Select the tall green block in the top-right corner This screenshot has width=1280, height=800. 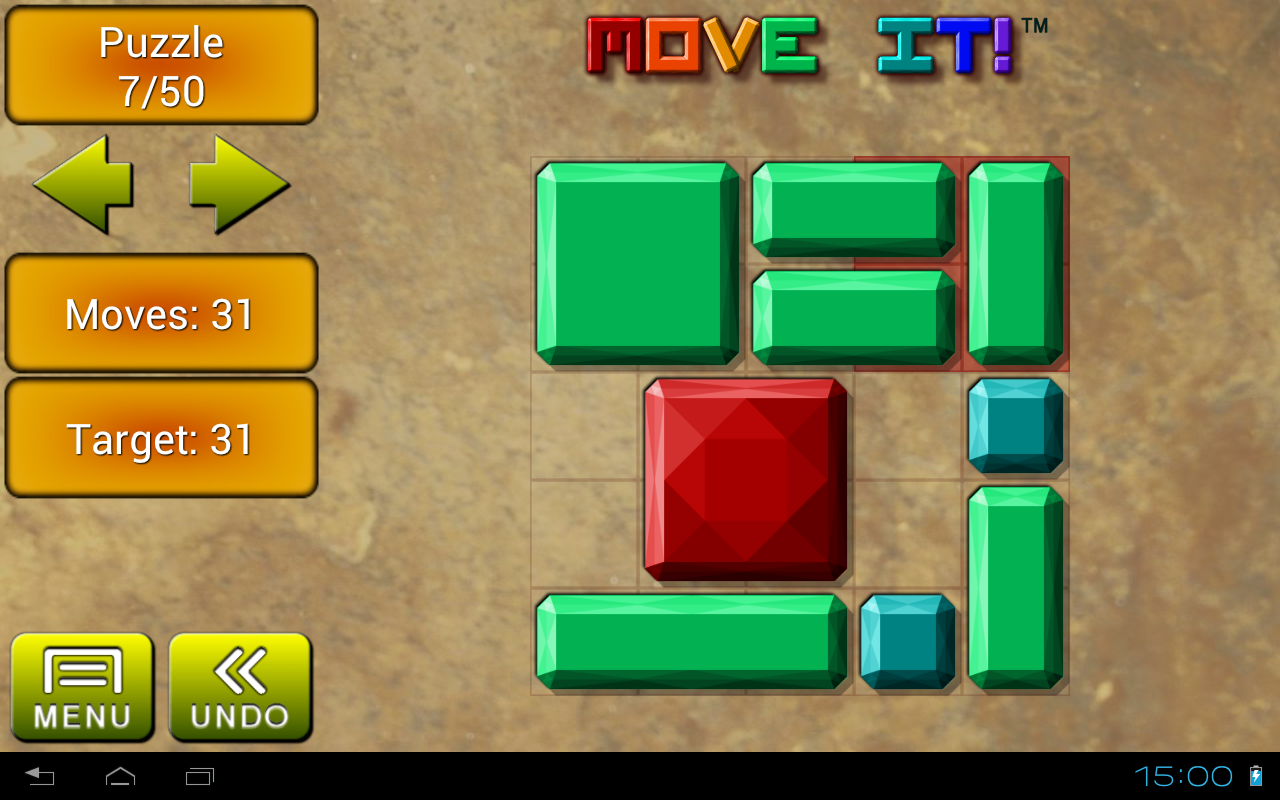point(1015,265)
